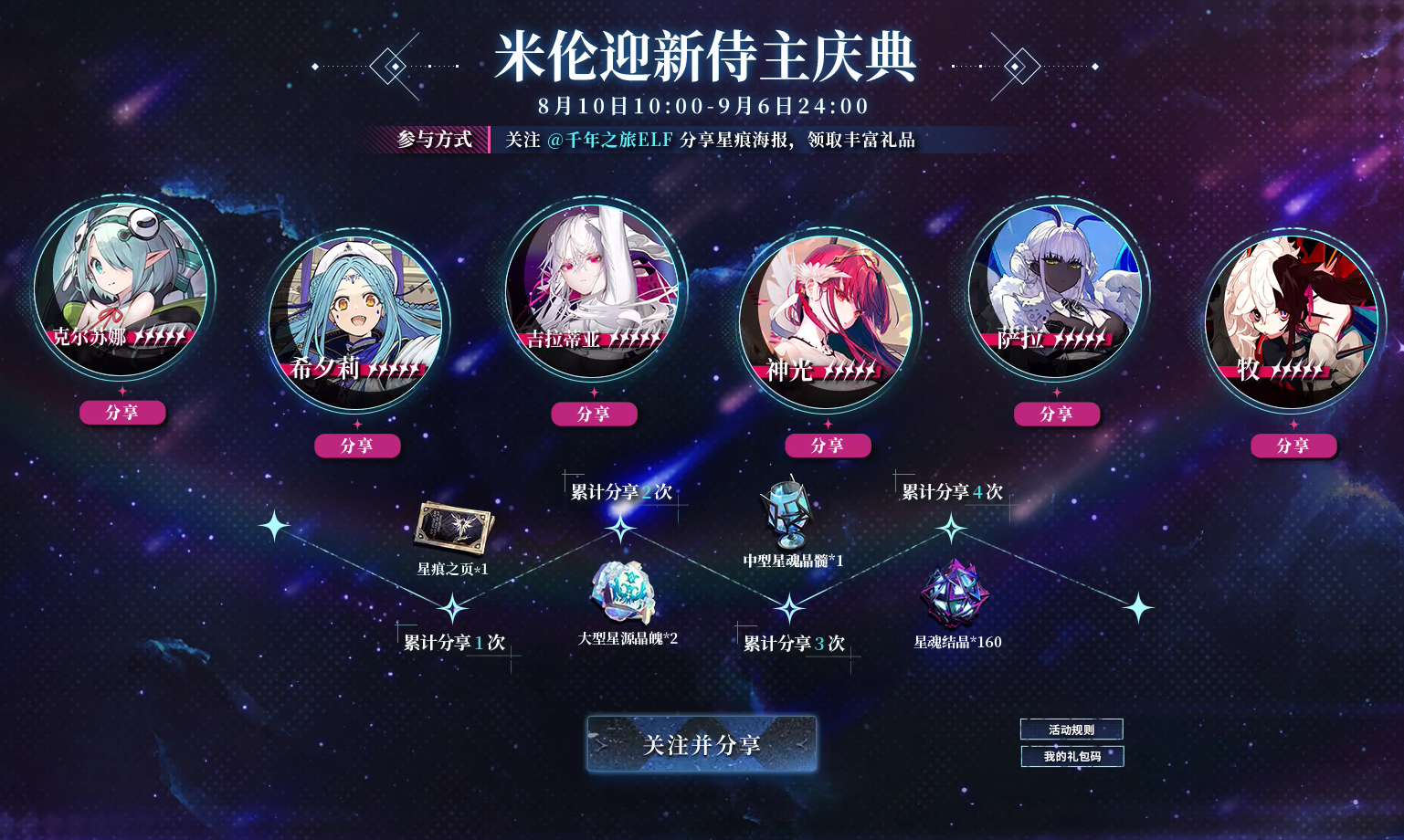The height and width of the screenshot is (840, 1404).
Task: Click the 分享 button under 克尔苏娜
Action: (123, 413)
